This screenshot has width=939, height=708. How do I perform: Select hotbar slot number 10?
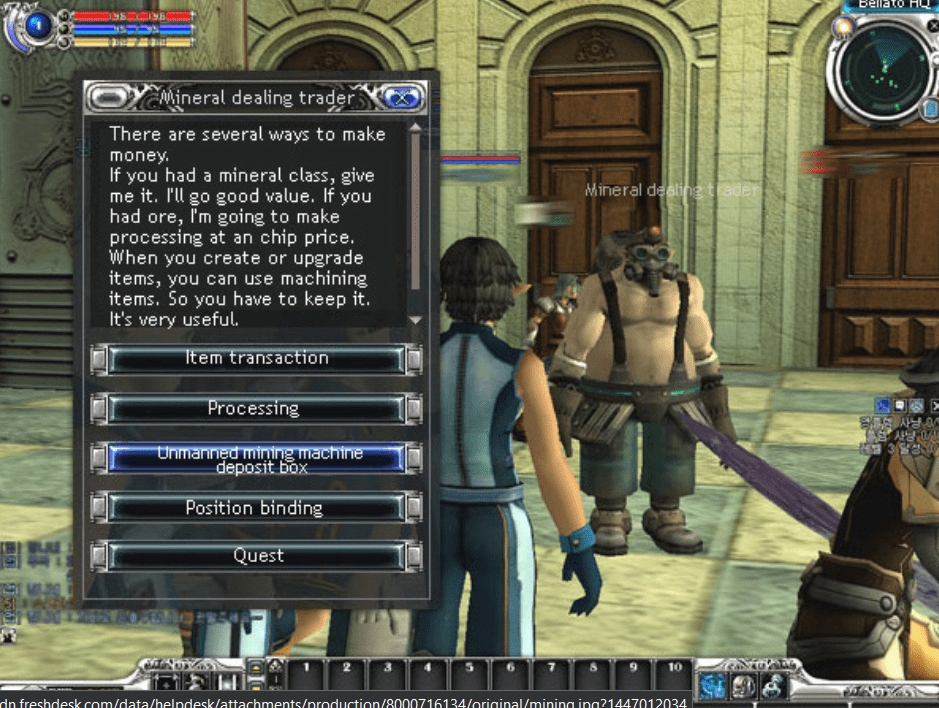(x=674, y=669)
